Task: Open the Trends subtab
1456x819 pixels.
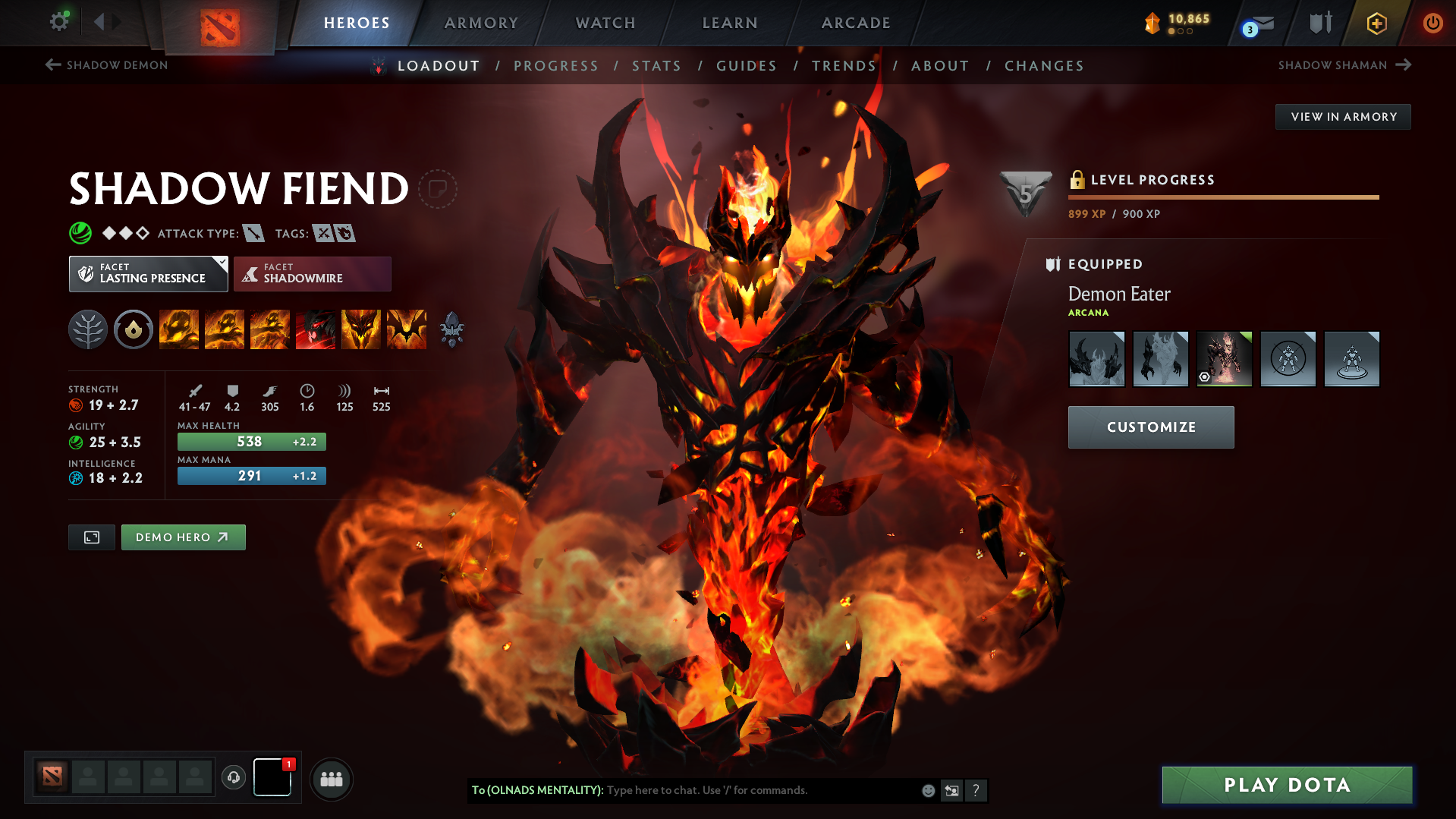Action: (x=844, y=66)
